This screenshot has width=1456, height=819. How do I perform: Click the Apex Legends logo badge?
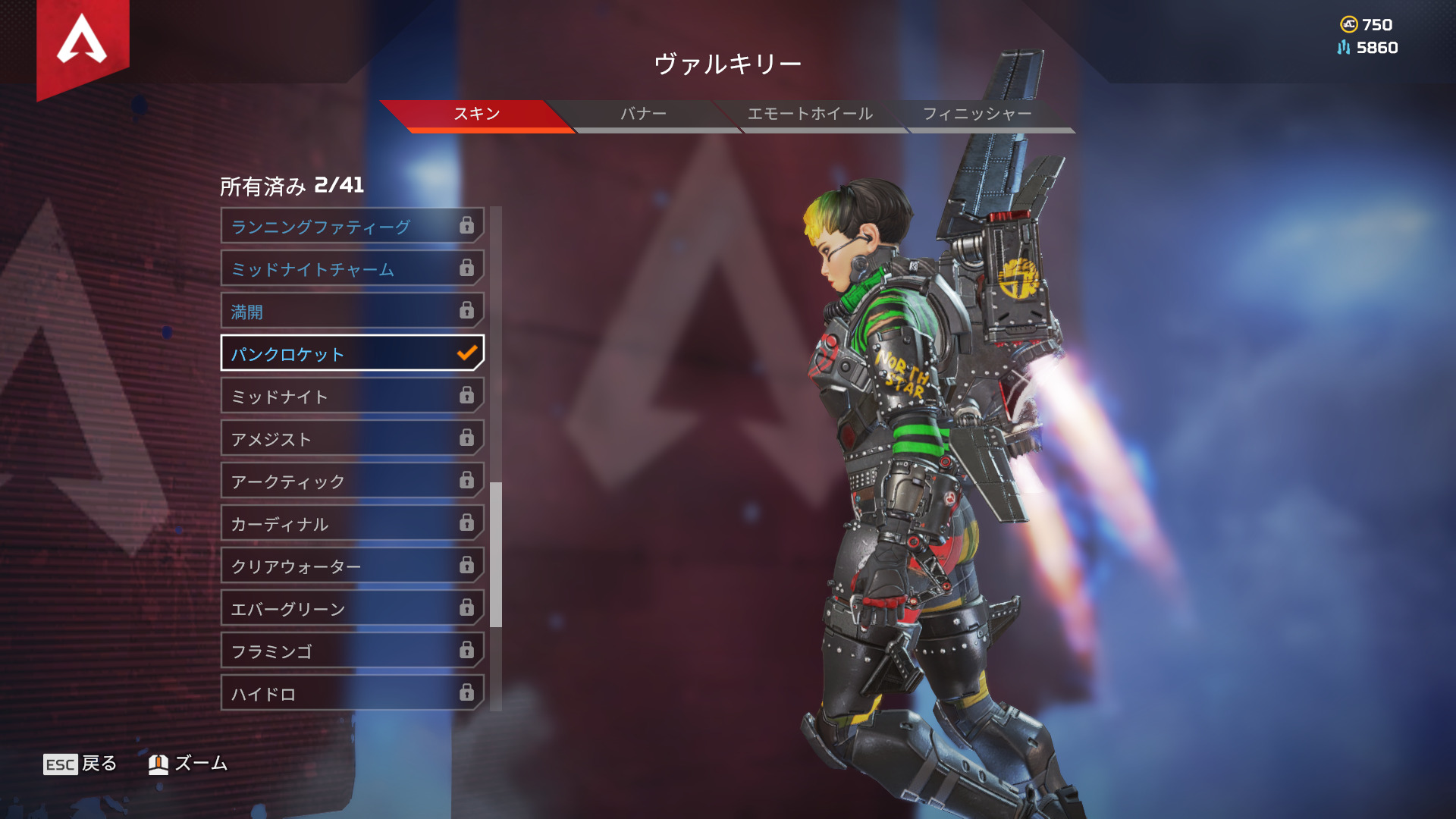(x=83, y=42)
